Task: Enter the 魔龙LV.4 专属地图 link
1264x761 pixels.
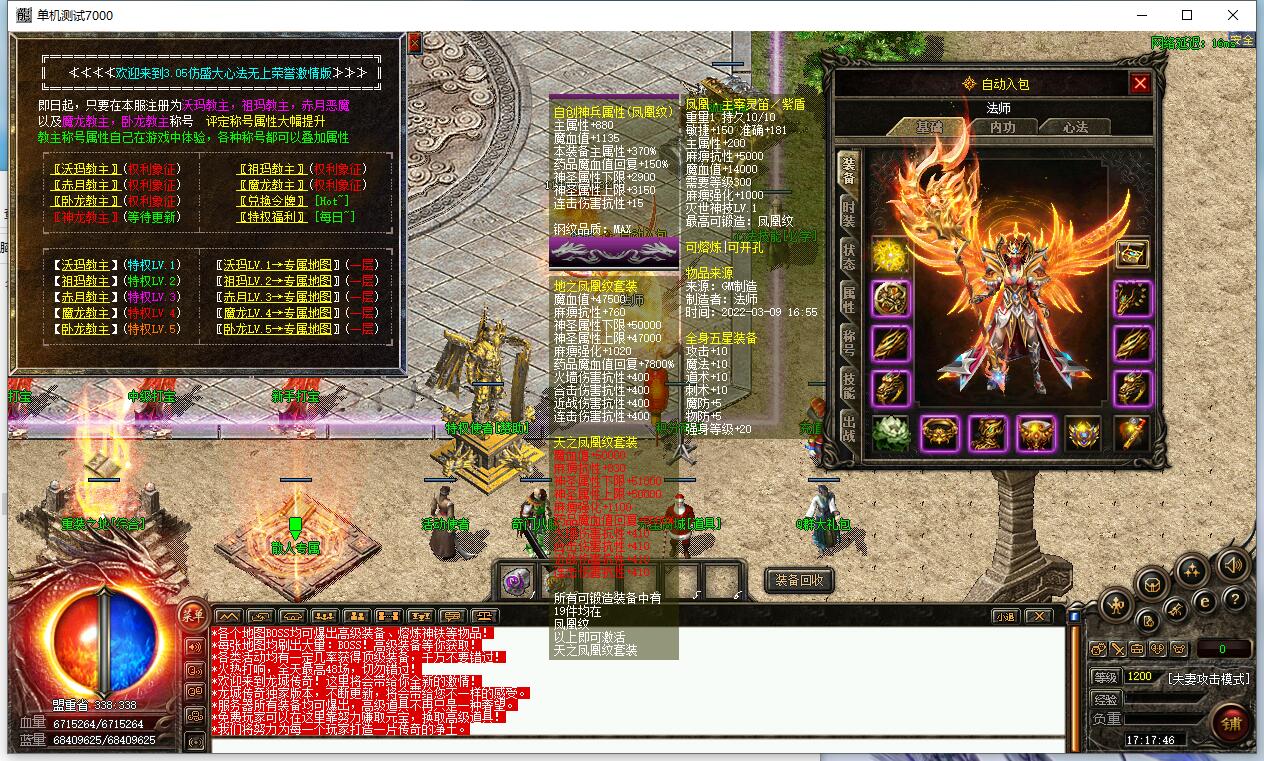Action: [x=277, y=313]
